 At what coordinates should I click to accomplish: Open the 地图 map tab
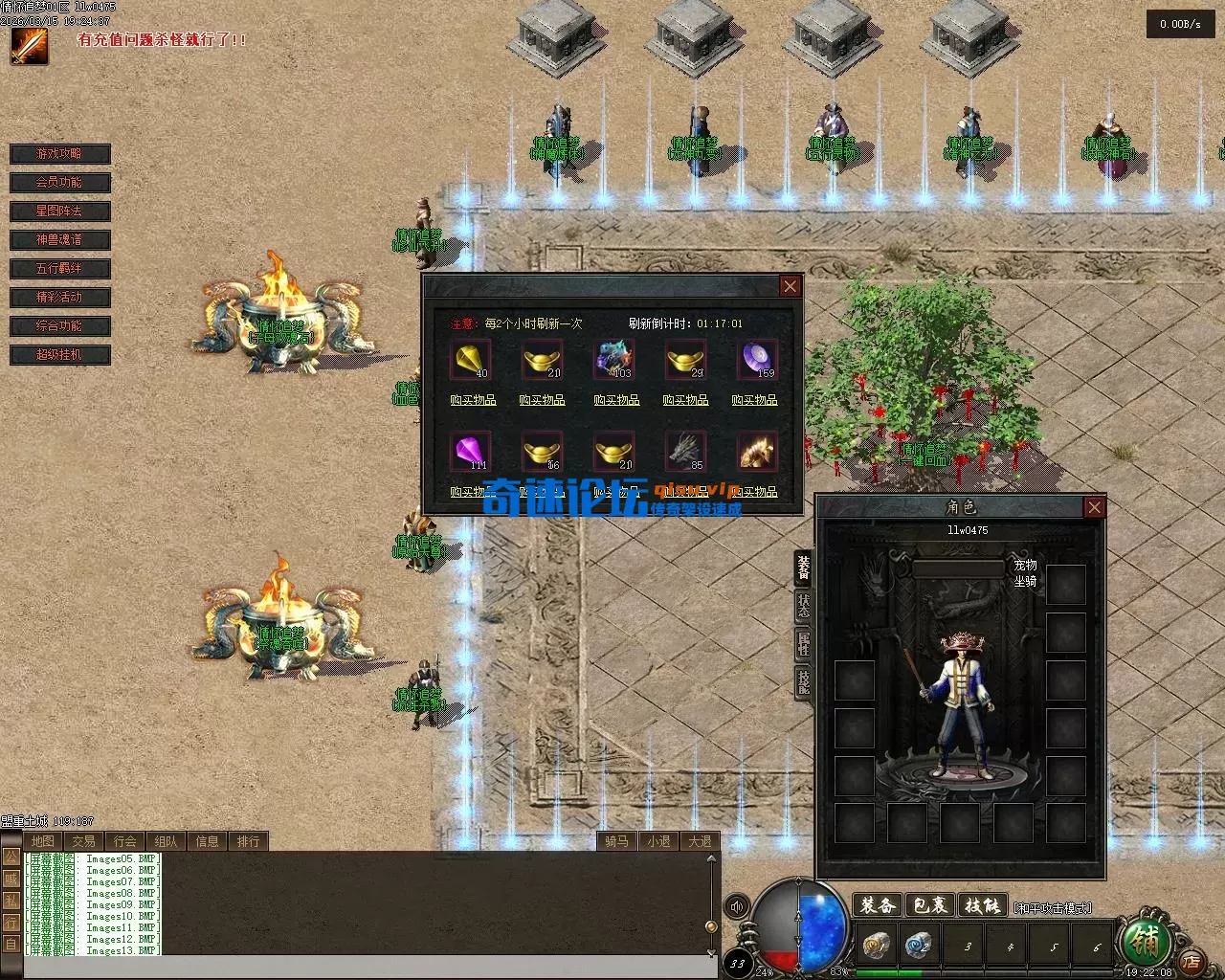(x=43, y=841)
